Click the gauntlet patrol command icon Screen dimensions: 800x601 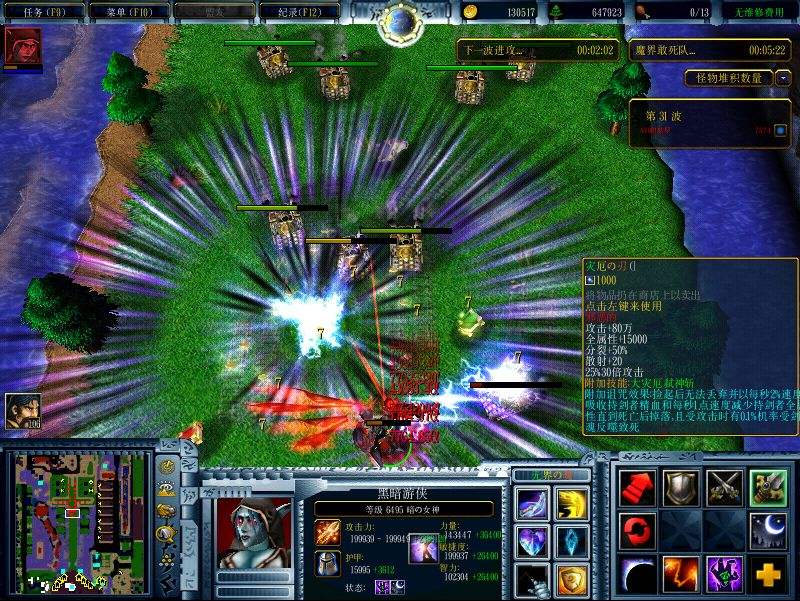768,487
